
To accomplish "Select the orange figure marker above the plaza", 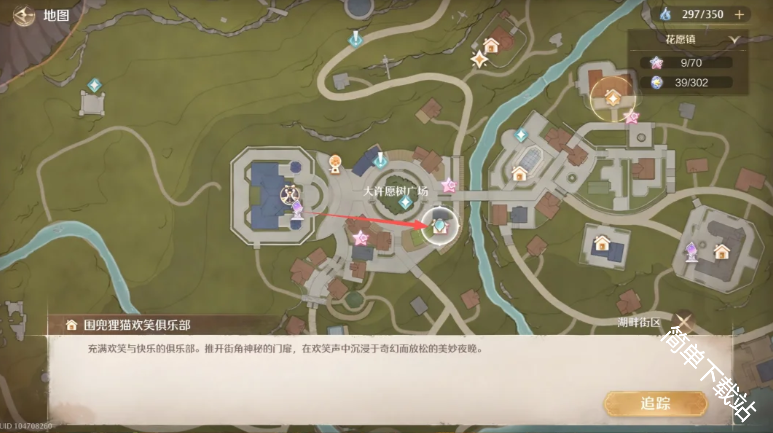I will pyautogui.click(x=335, y=161).
